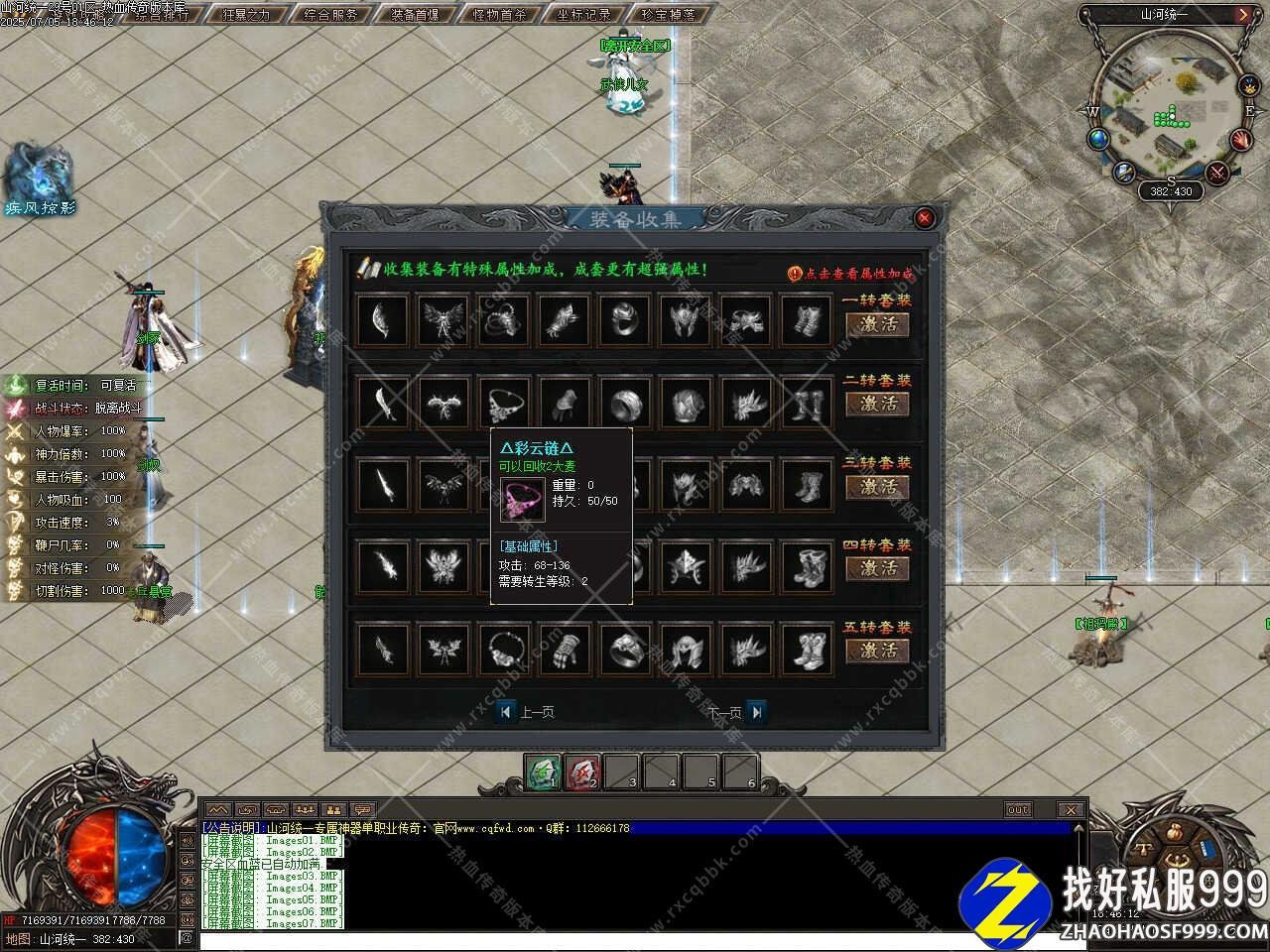
Task: Activate the 二转套装 set
Action: click(x=878, y=404)
